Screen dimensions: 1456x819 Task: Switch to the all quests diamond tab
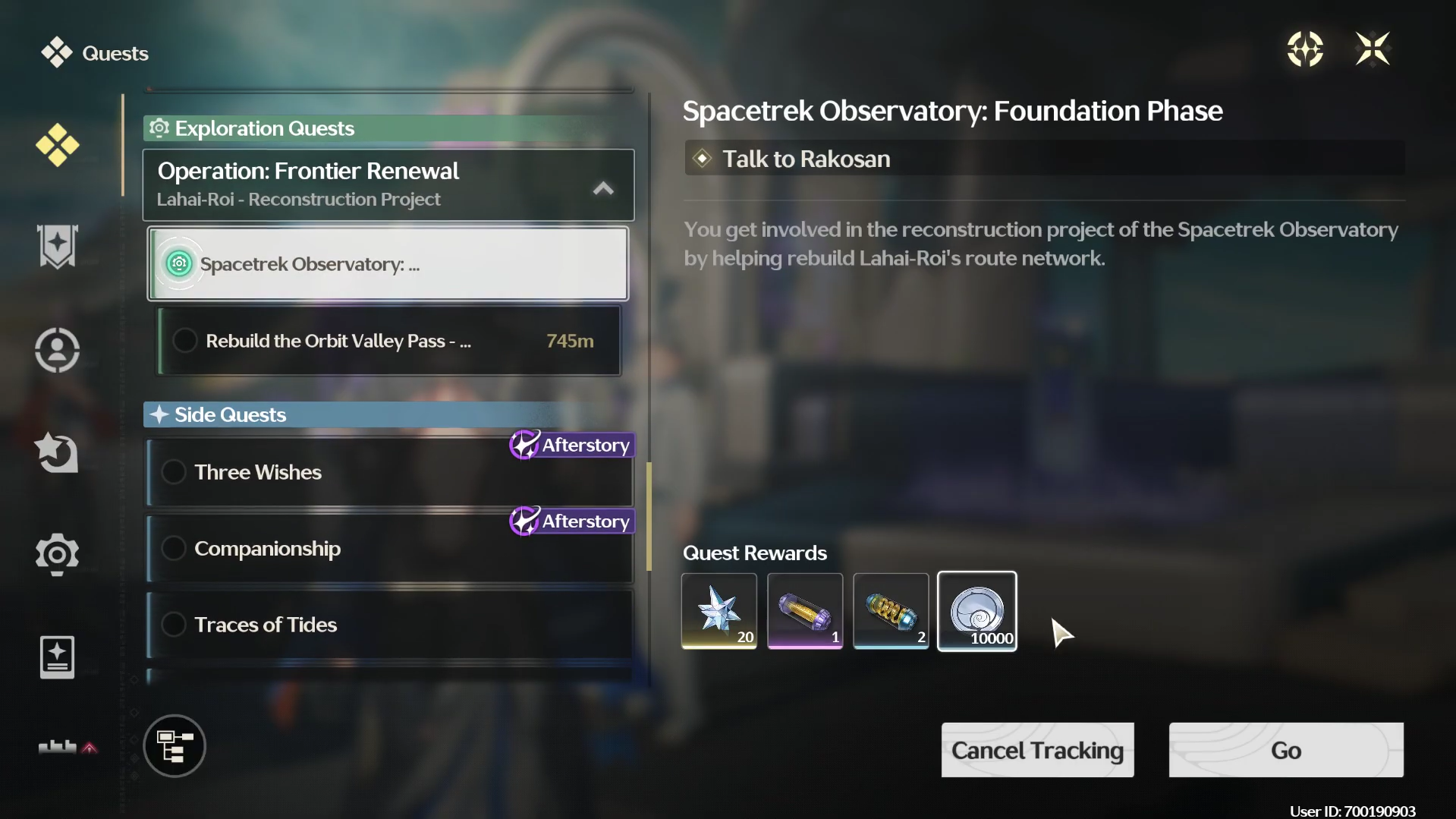[x=58, y=145]
